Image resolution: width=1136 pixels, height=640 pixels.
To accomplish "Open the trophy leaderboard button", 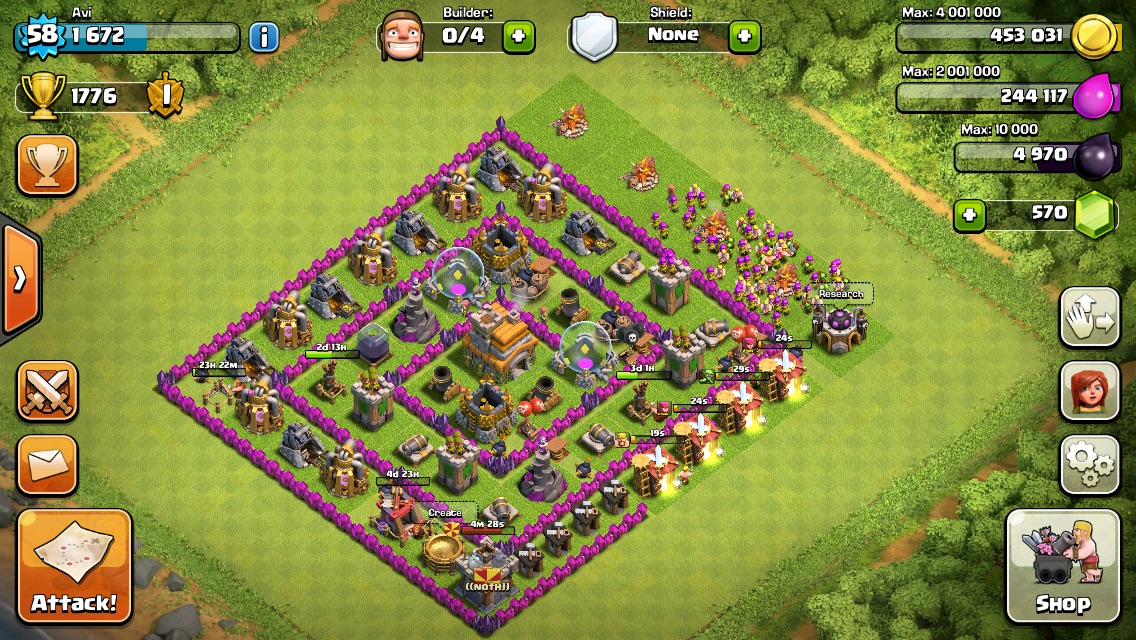I will [47, 165].
